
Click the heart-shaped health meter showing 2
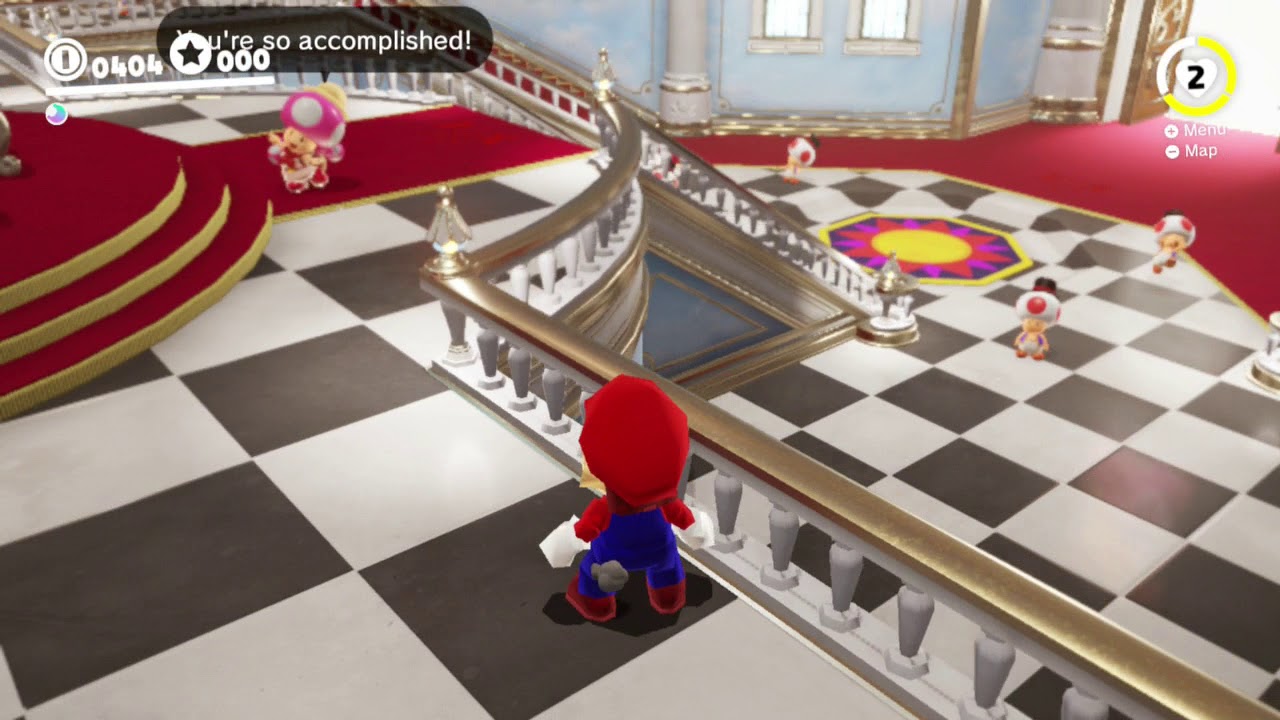click(x=1196, y=73)
